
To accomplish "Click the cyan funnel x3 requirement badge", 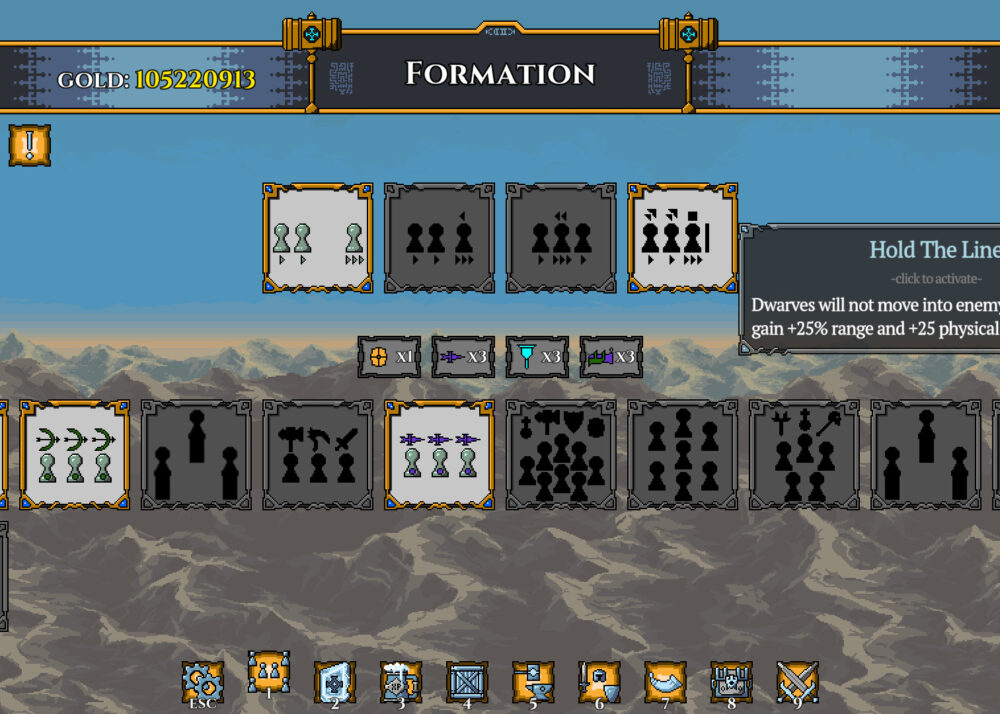I will pyautogui.click(x=537, y=356).
